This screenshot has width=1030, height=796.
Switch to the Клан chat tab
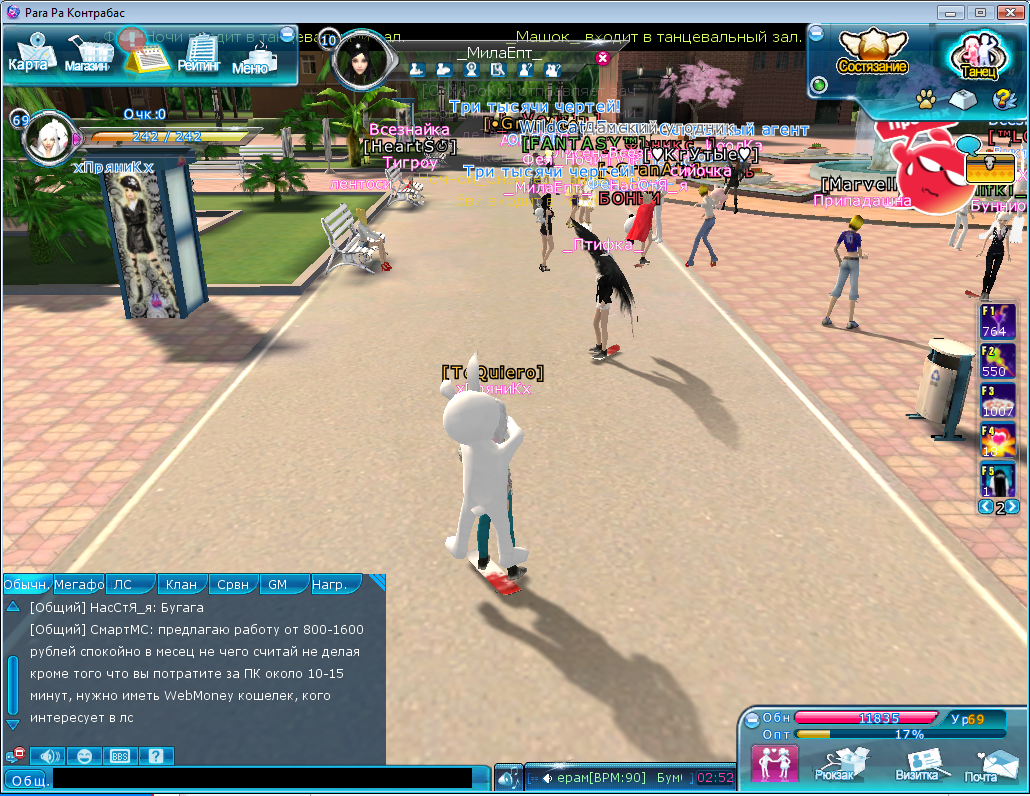[x=181, y=584]
